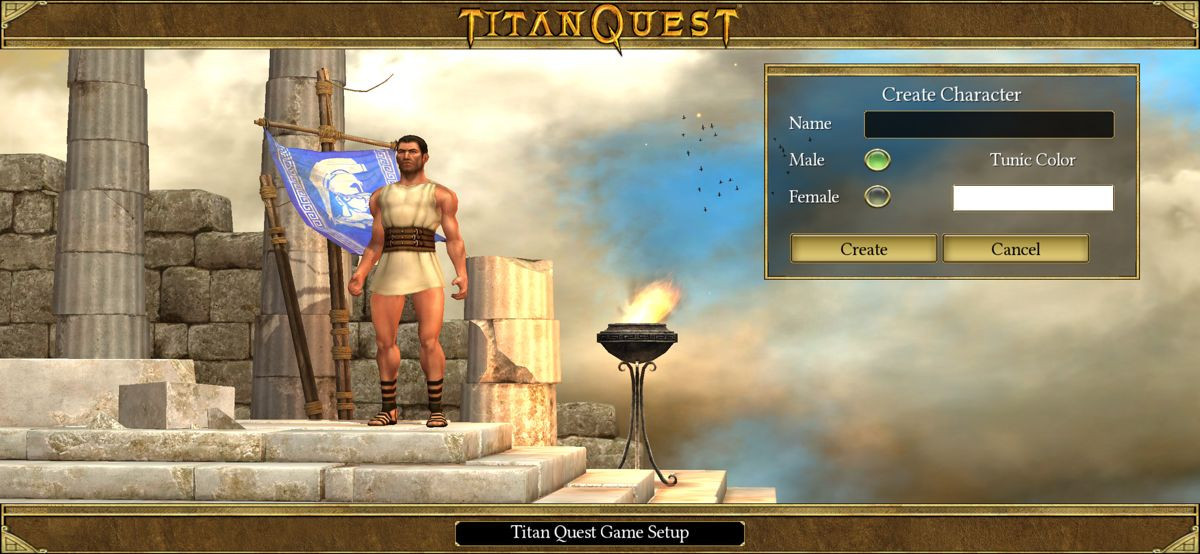Image resolution: width=1200 pixels, height=554 pixels.
Task: Select the Male gender option
Action: [877, 160]
